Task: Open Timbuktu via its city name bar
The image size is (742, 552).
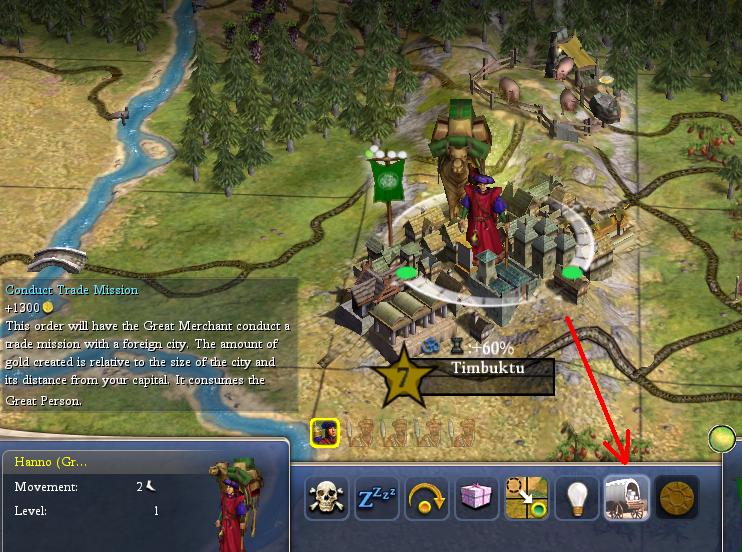Action: click(487, 367)
